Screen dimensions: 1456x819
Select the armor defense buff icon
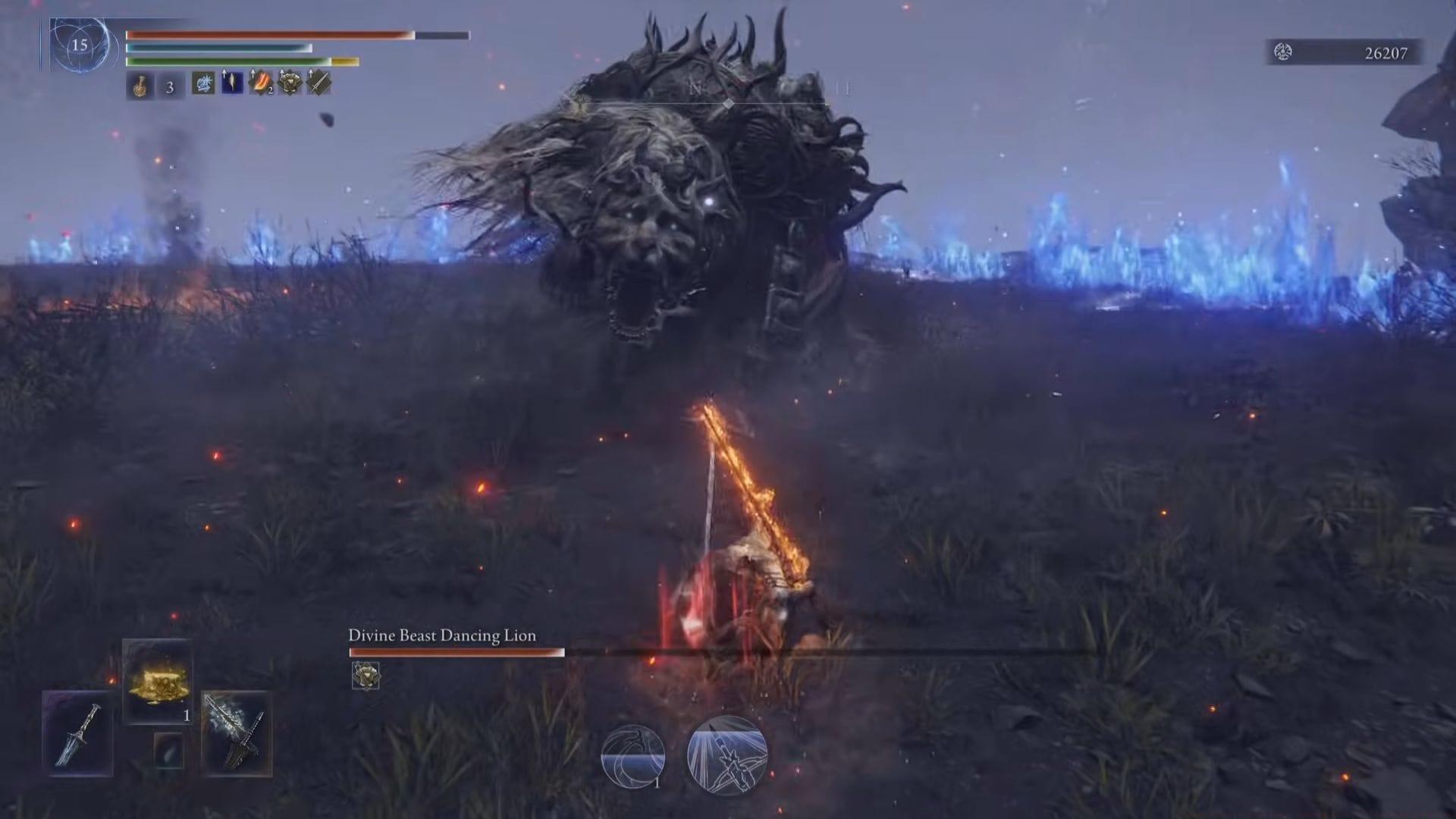tap(290, 84)
